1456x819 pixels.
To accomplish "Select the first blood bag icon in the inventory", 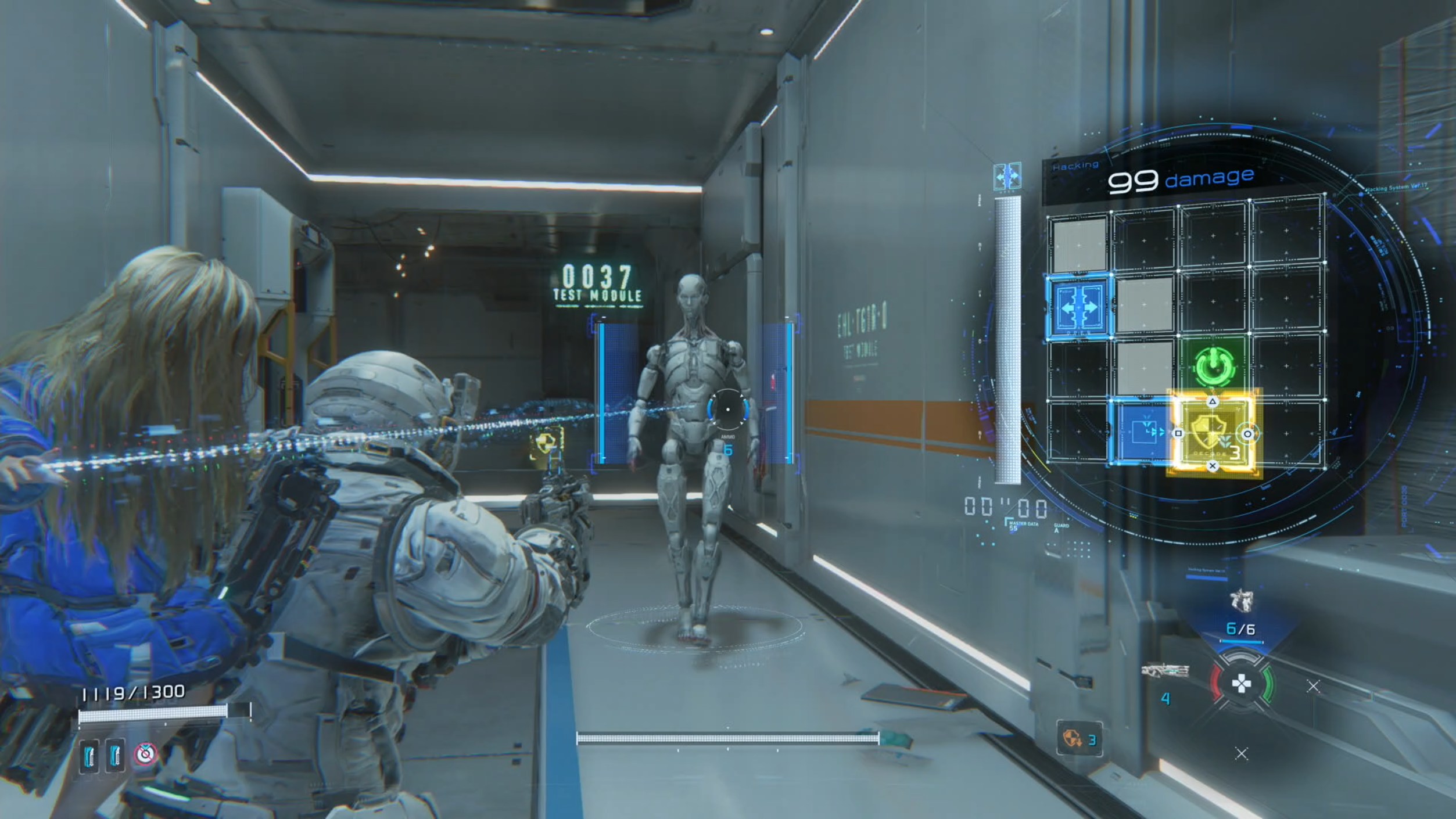I will 89,755.
